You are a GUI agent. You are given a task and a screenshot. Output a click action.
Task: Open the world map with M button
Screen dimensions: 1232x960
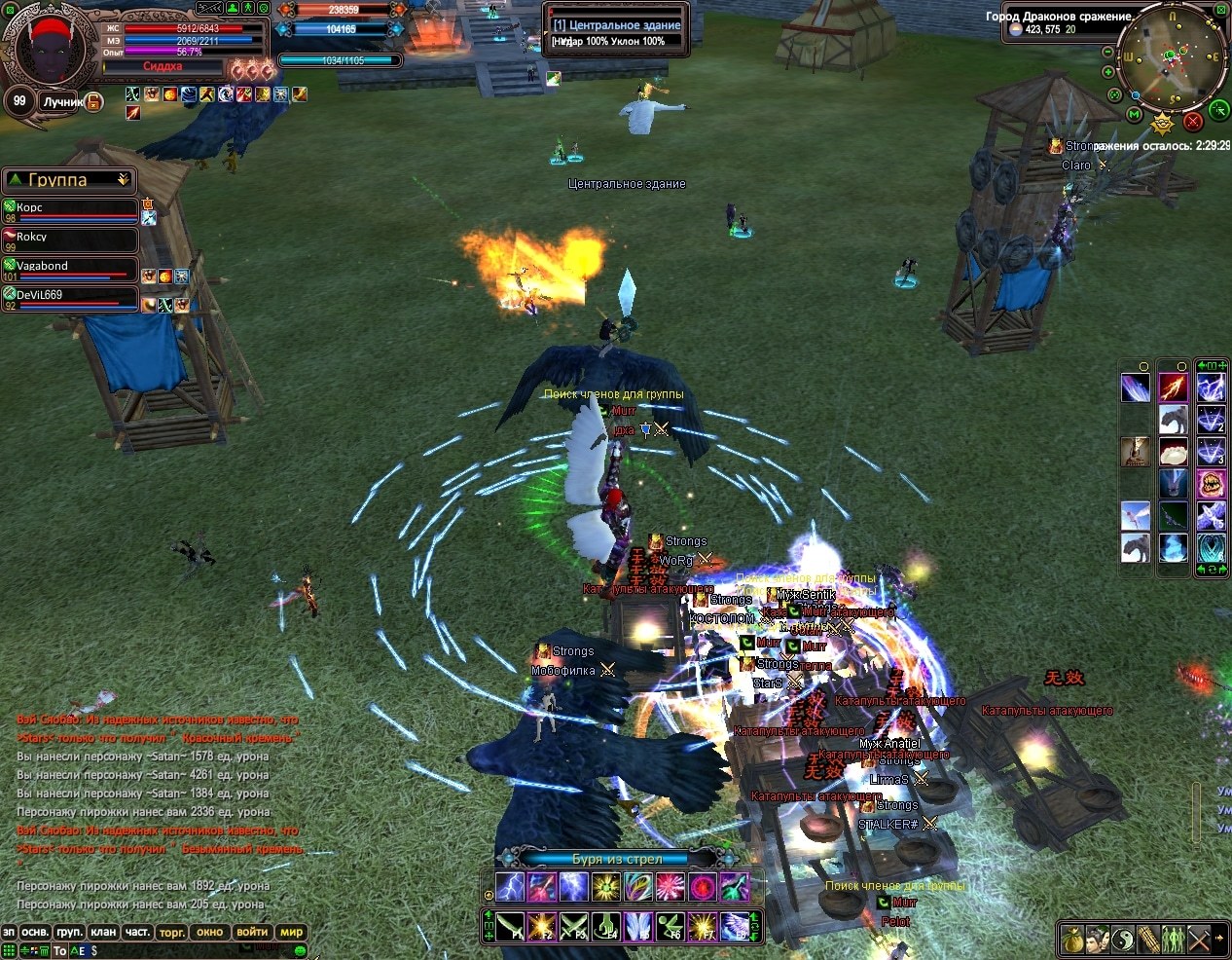point(1135,115)
